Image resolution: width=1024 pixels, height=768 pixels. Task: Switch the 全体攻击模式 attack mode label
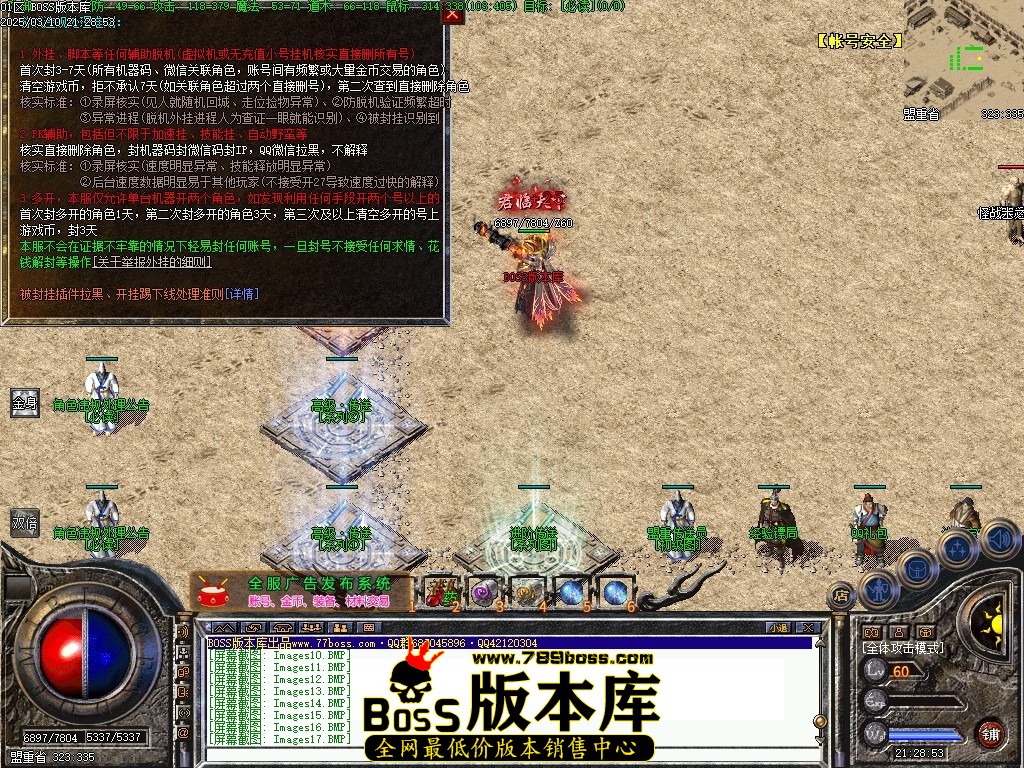pyautogui.click(x=902, y=648)
